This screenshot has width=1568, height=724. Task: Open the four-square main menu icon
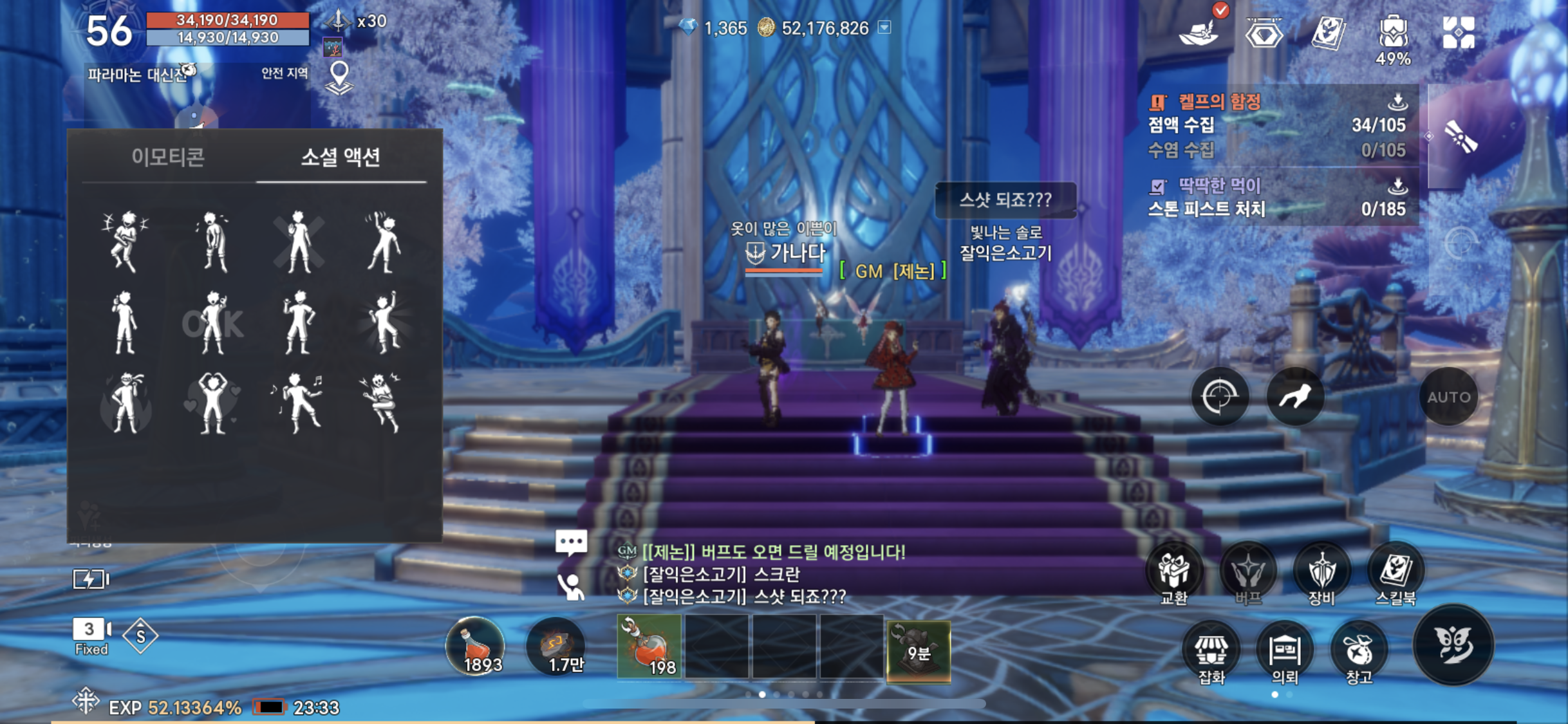pos(1459,32)
